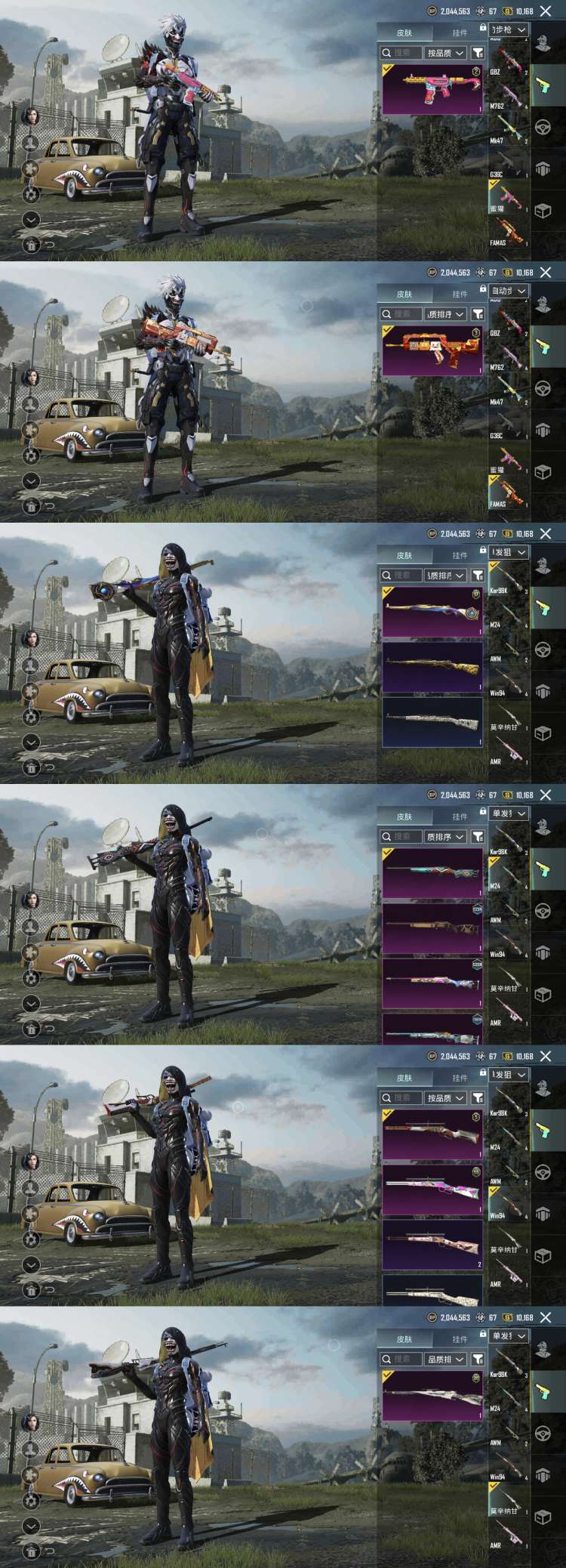Click the checkmarked 莫辛纳甘 weapon list entry
Image resolution: width=566 pixels, height=1568 pixels.
[508, 1499]
